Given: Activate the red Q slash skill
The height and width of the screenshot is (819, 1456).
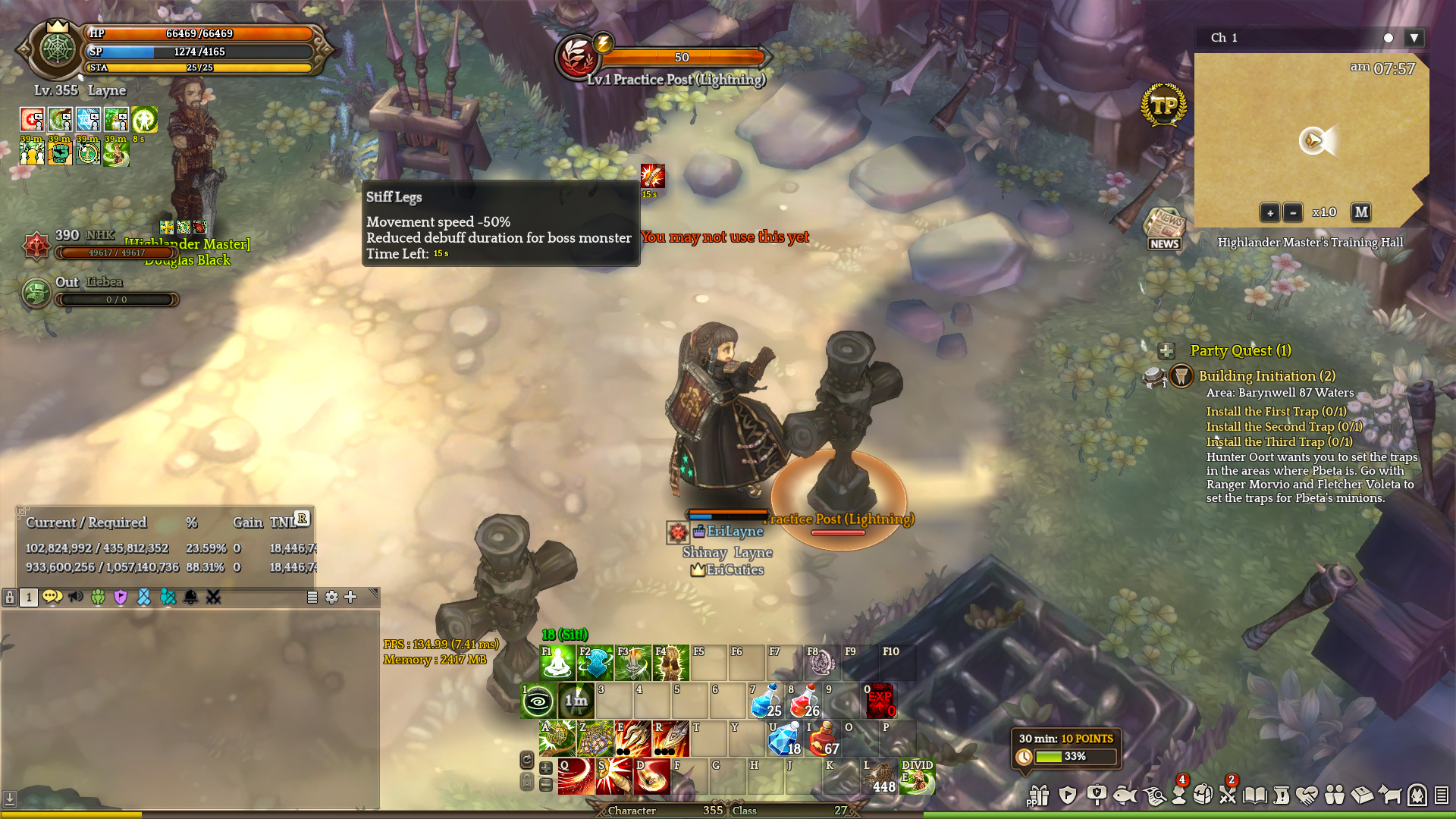Looking at the screenshot, I should pos(576,777).
